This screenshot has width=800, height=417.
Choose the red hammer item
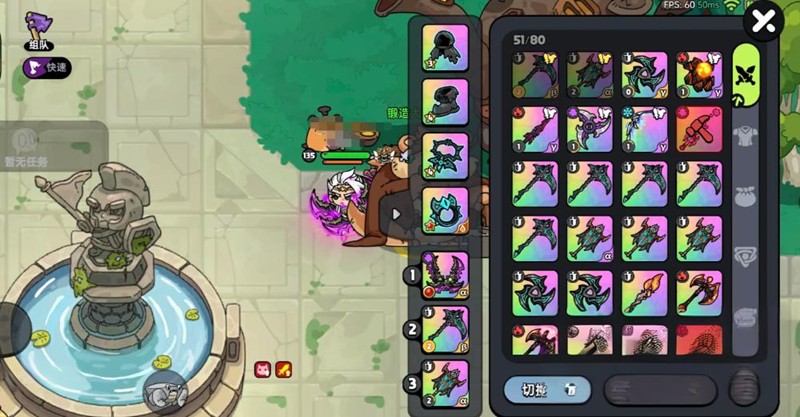point(699,129)
